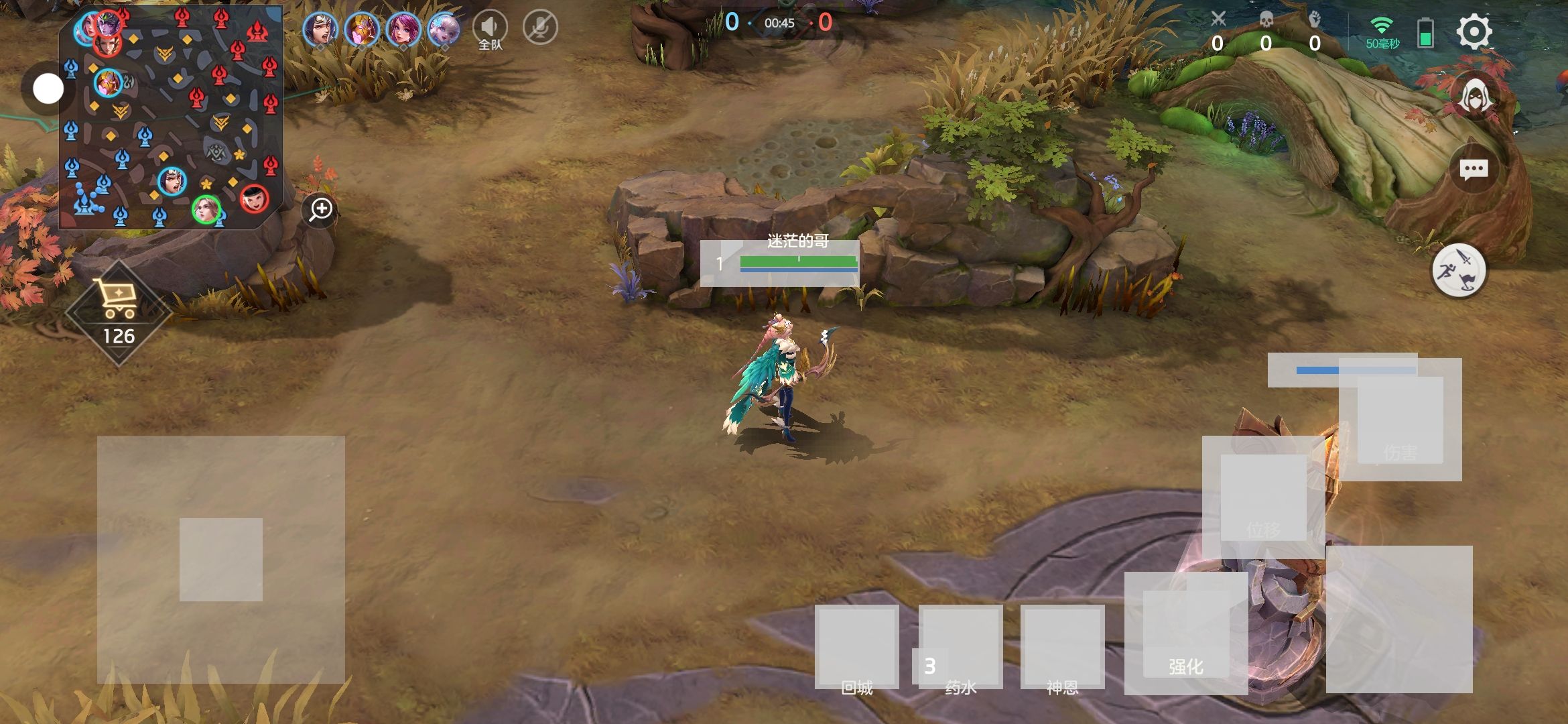
Task: Open the gear settings menu
Action: (1474, 32)
